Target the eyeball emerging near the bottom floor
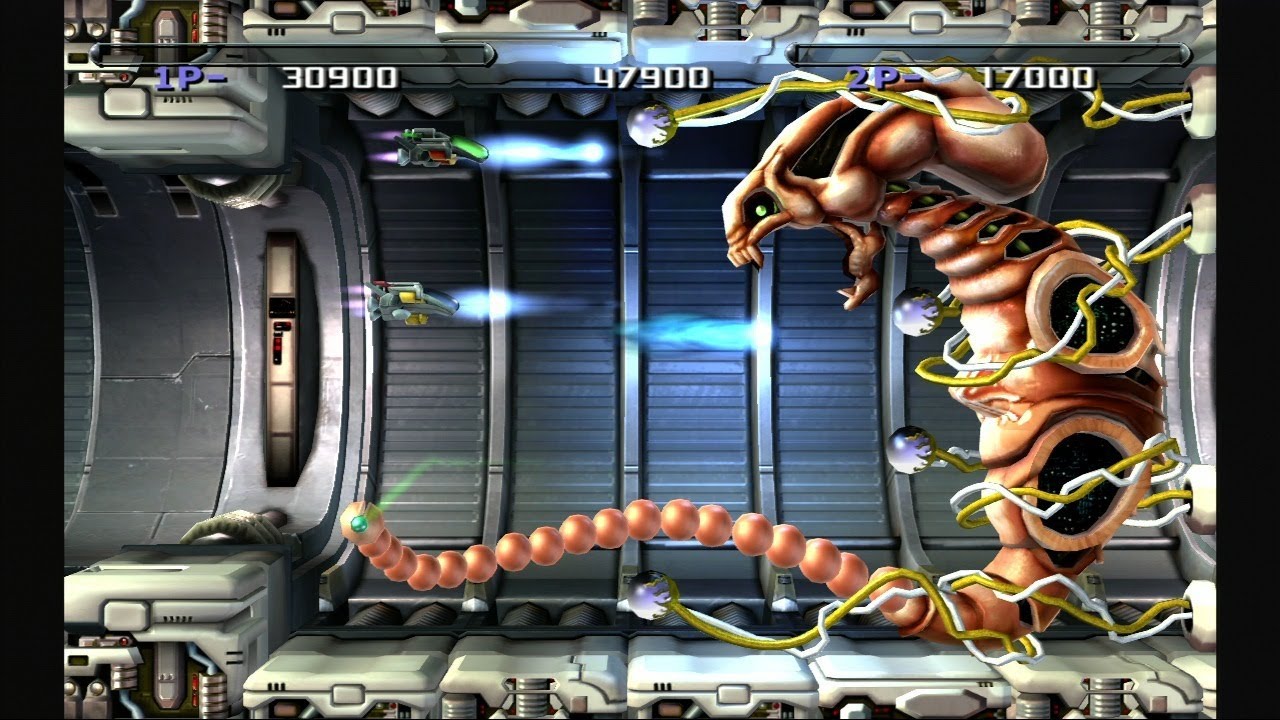The height and width of the screenshot is (720, 1280). (650, 595)
